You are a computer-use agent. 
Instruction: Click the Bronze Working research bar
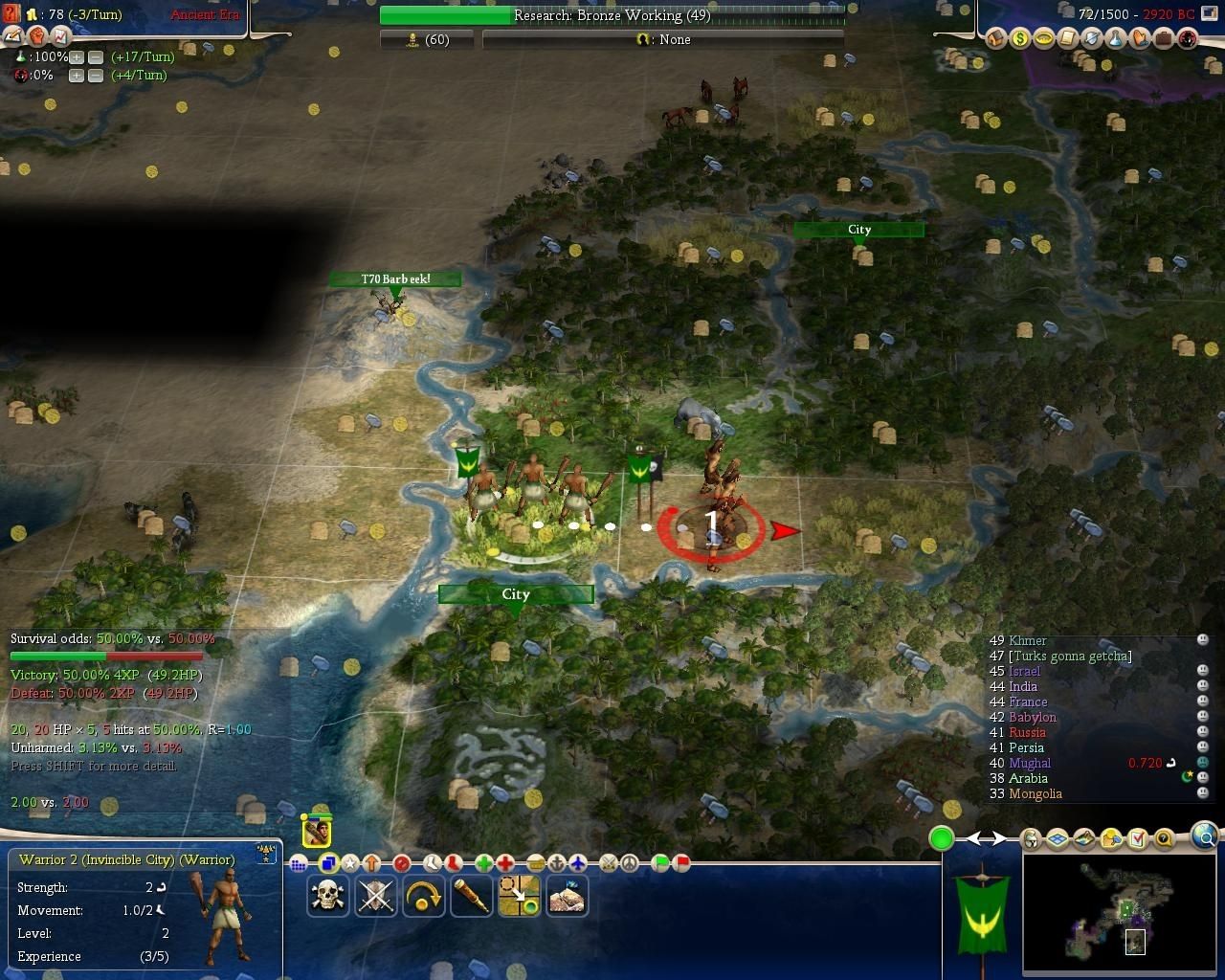[612, 15]
